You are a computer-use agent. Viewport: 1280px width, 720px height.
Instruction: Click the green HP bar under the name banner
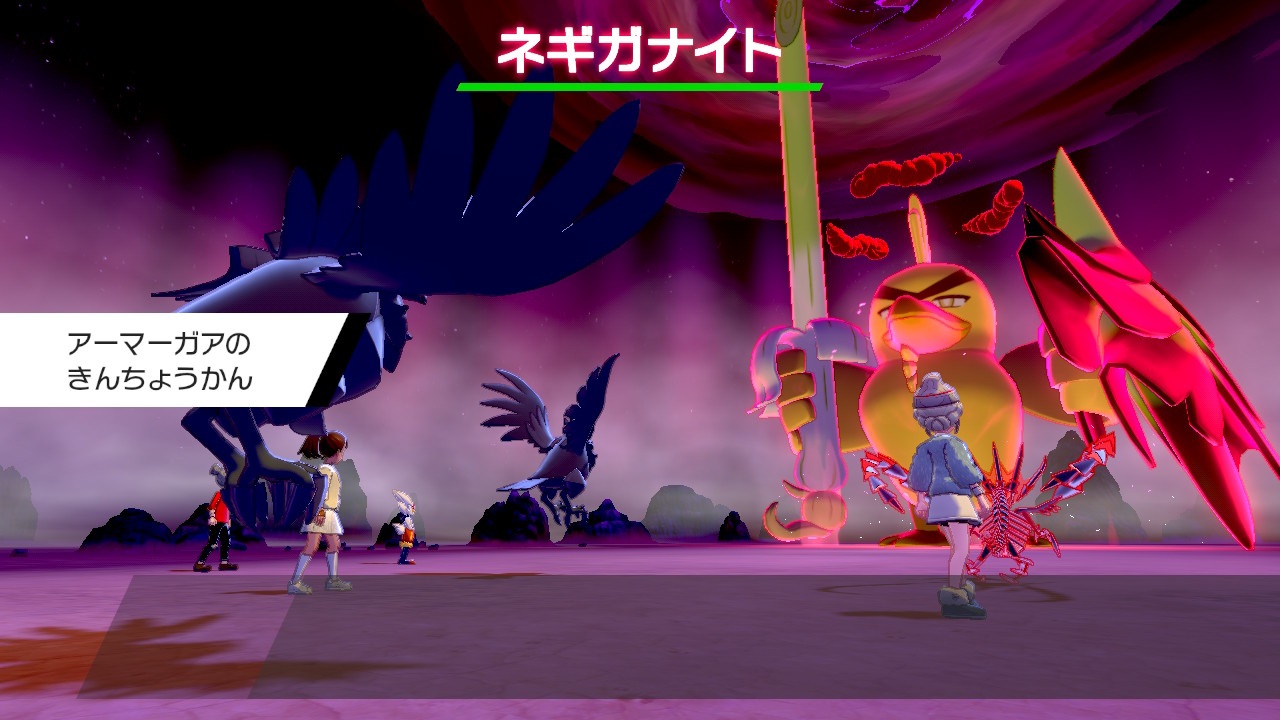coord(638,87)
